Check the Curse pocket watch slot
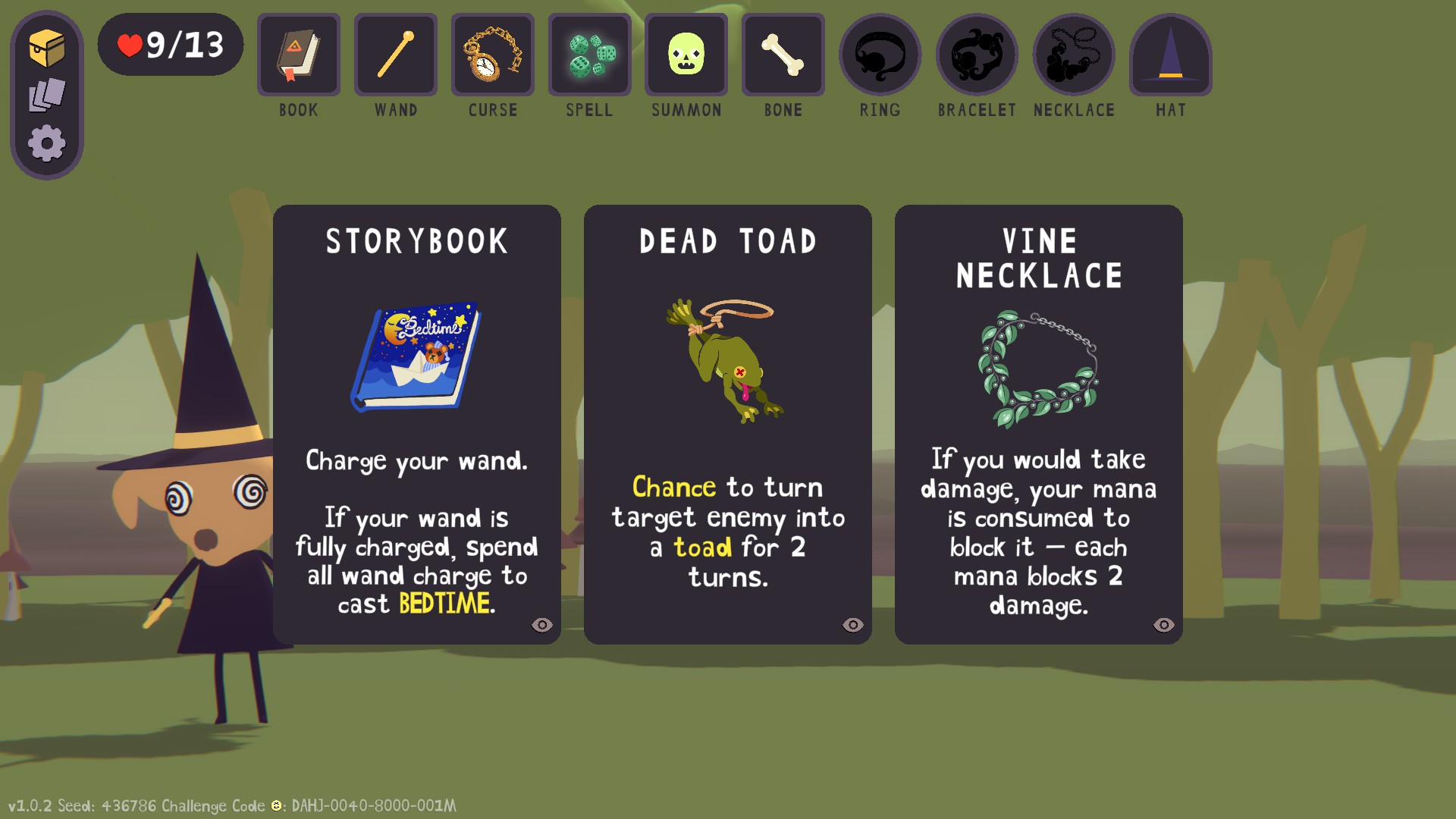The image size is (1456, 819). [x=493, y=55]
